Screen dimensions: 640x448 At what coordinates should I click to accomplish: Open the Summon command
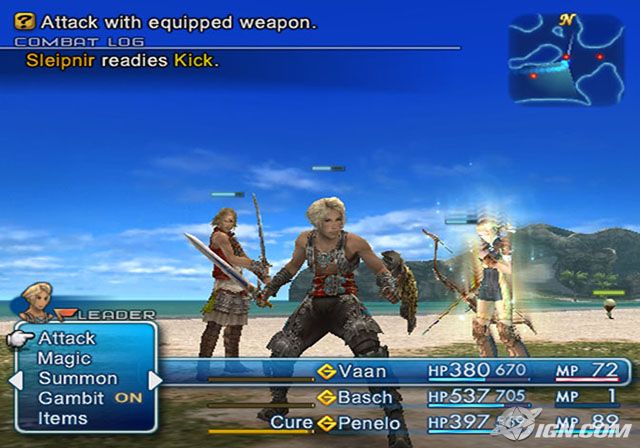pyautogui.click(x=77, y=379)
